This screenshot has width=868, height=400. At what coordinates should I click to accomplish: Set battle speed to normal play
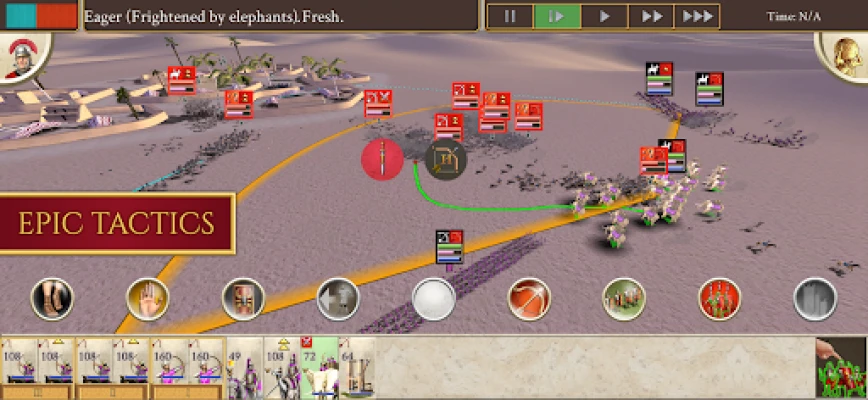604,16
